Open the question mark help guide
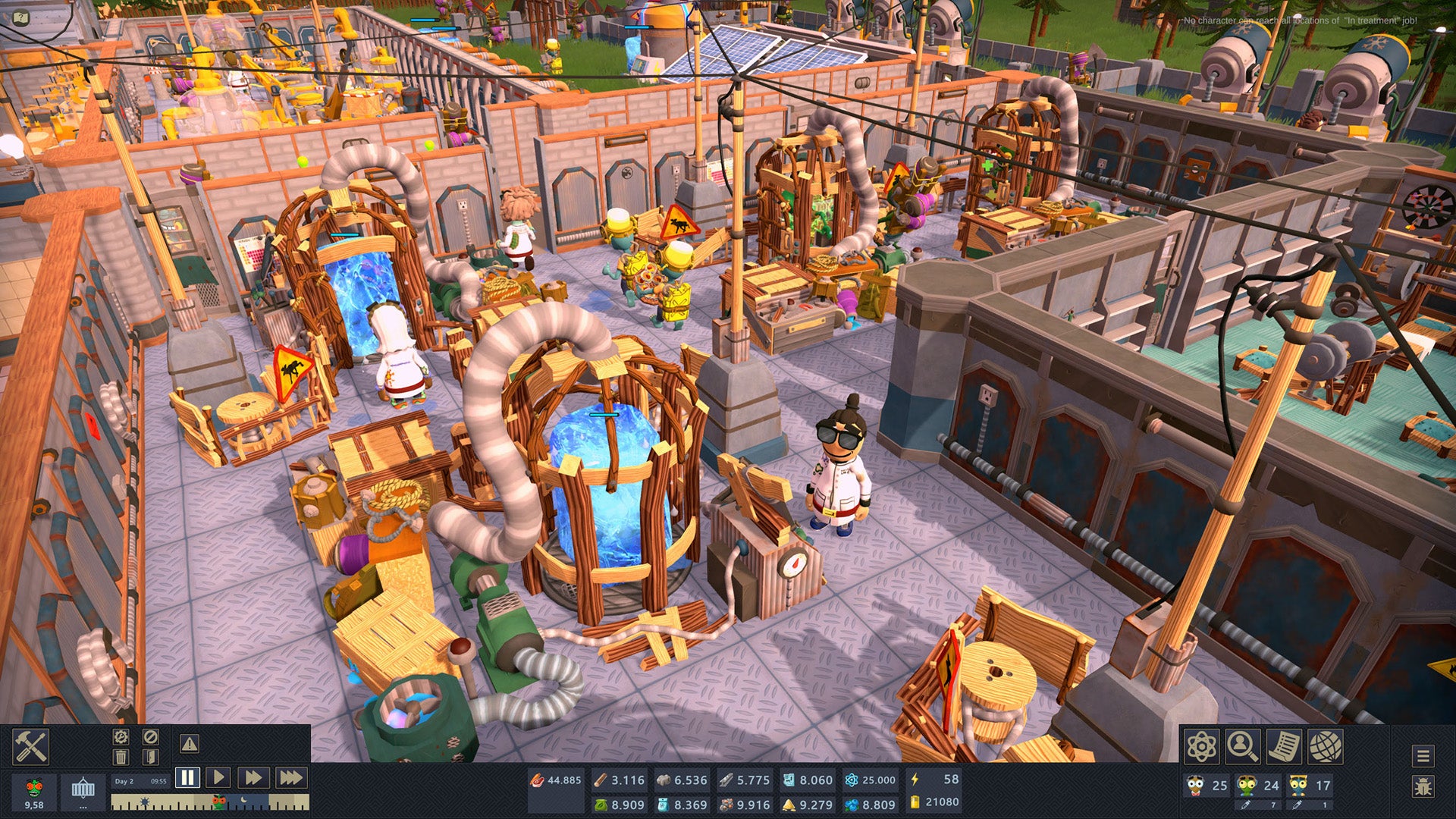This screenshot has width=1456, height=819. click(21, 17)
